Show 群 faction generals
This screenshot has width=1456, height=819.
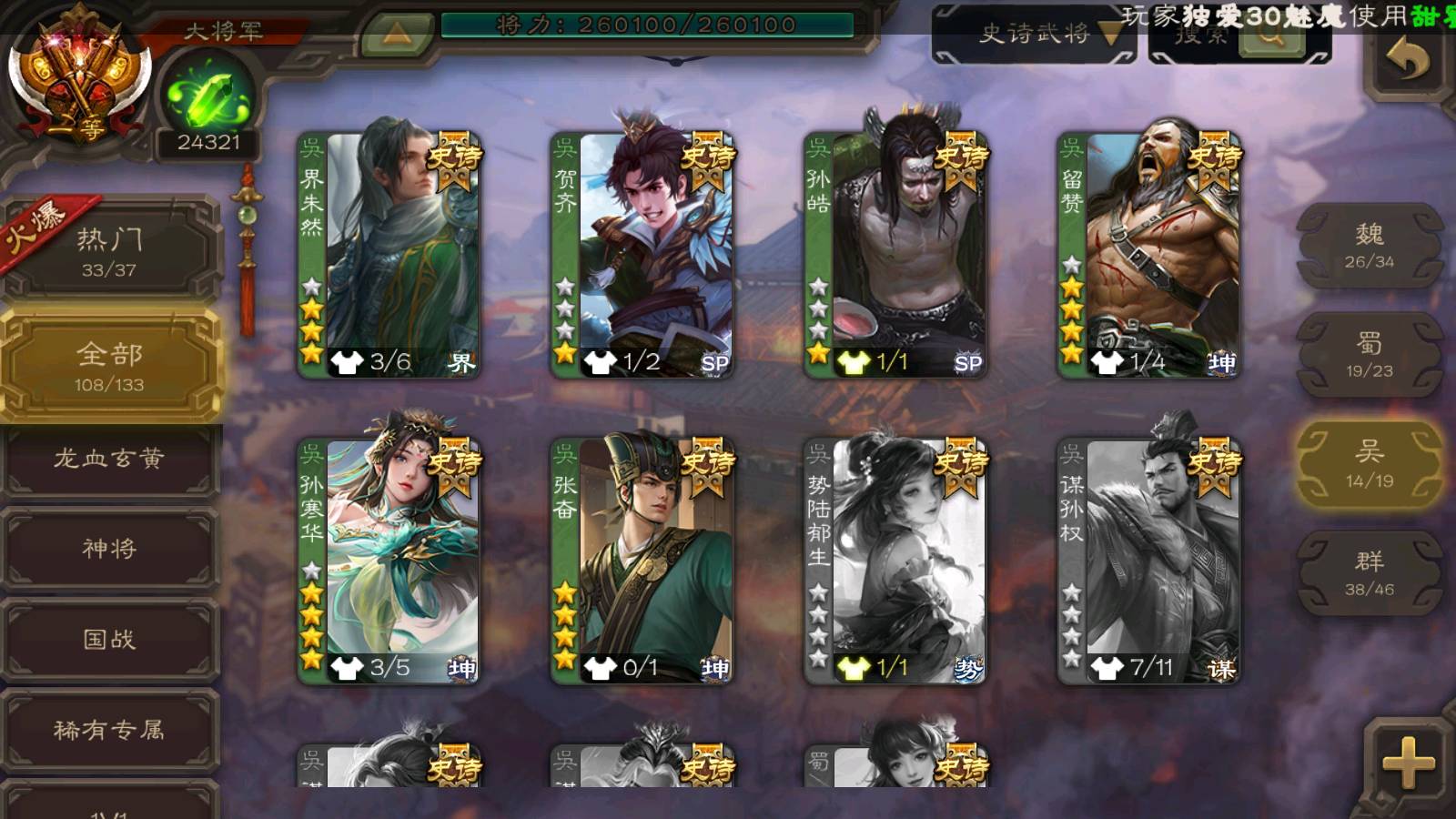1369,573
